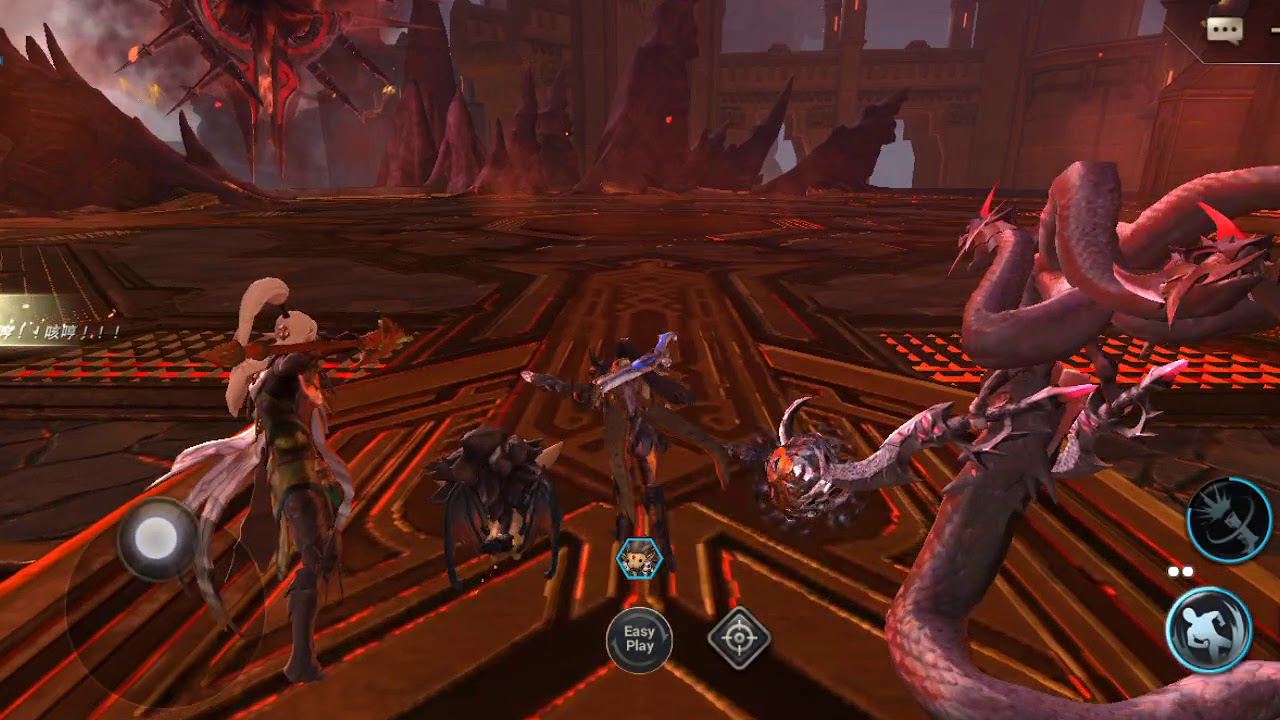
Task: Activate the spinning slash skill icon
Action: (1229, 520)
